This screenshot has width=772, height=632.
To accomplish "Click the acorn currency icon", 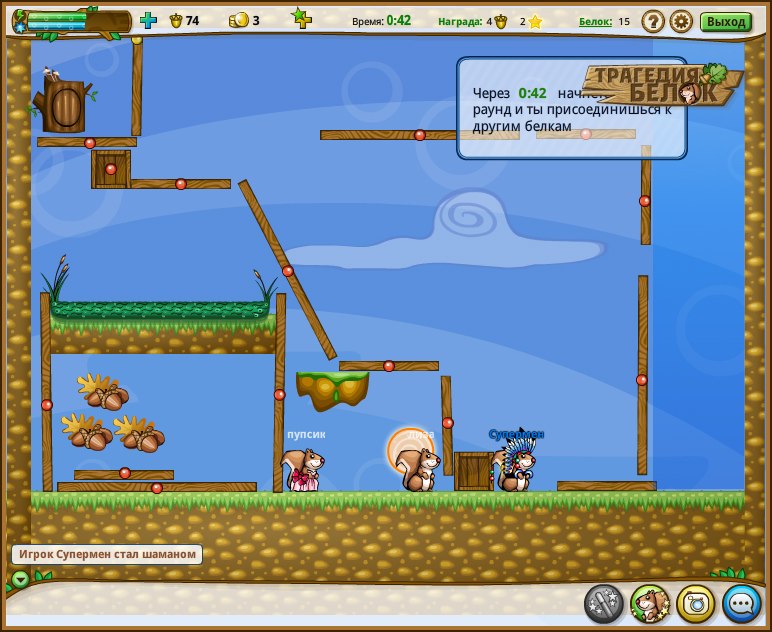I will coord(176,20).
